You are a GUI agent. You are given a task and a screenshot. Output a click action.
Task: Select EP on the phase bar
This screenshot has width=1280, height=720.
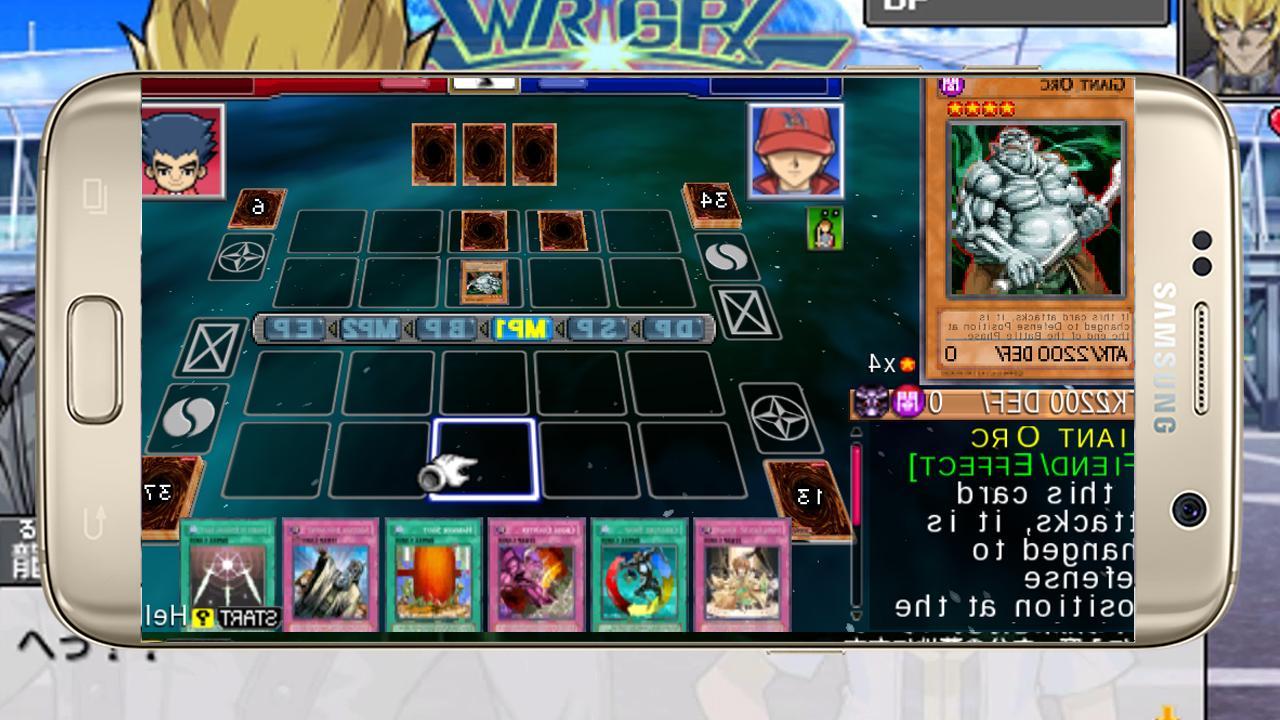click(x=291, y=328)
